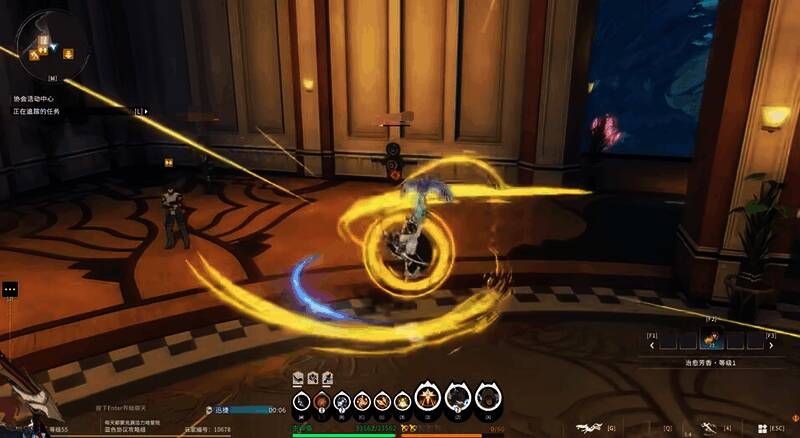
Task: Click the chat input prompt line
Action: (x=121, y=408)
